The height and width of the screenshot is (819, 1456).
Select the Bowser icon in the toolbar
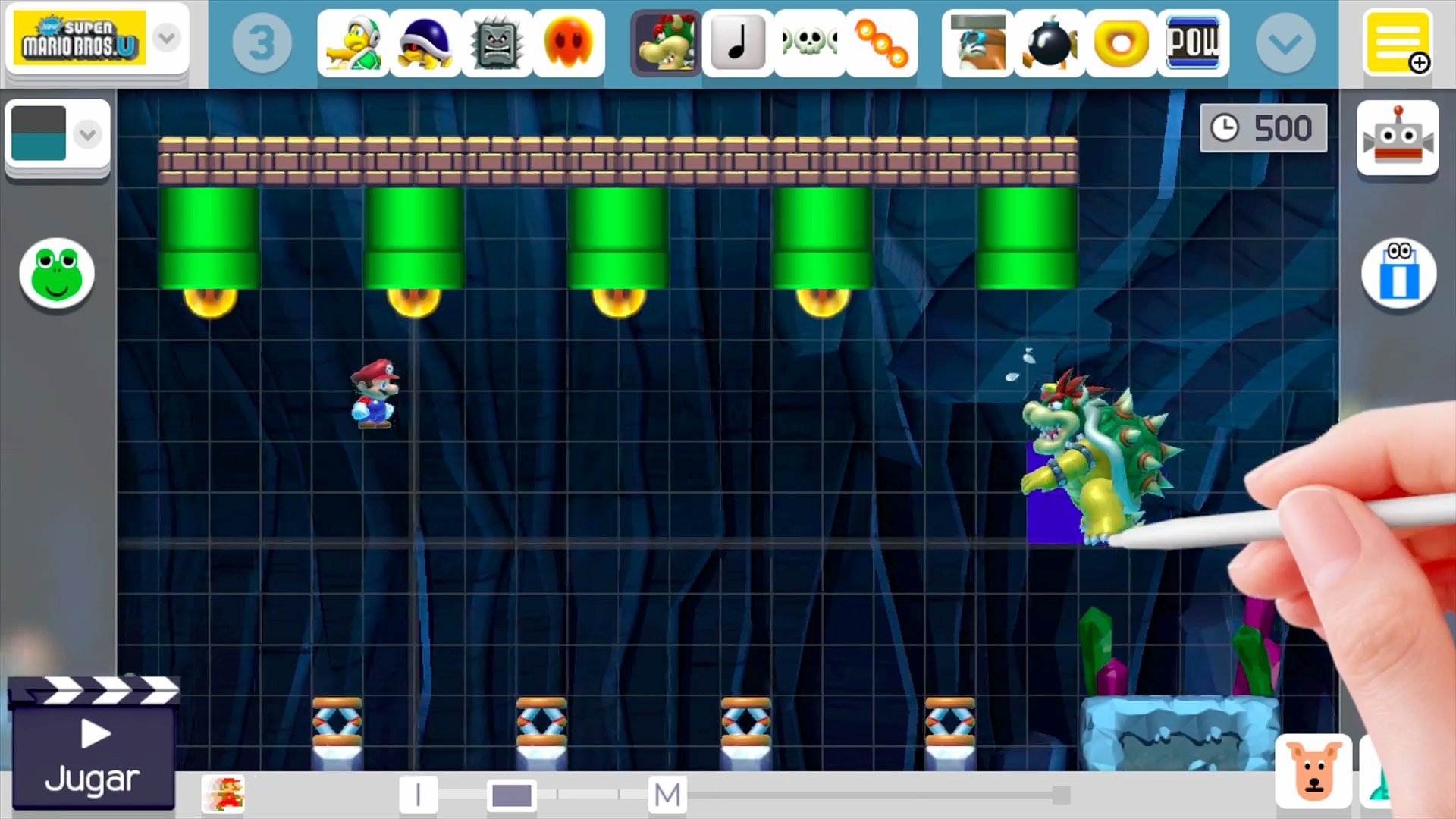665,42
